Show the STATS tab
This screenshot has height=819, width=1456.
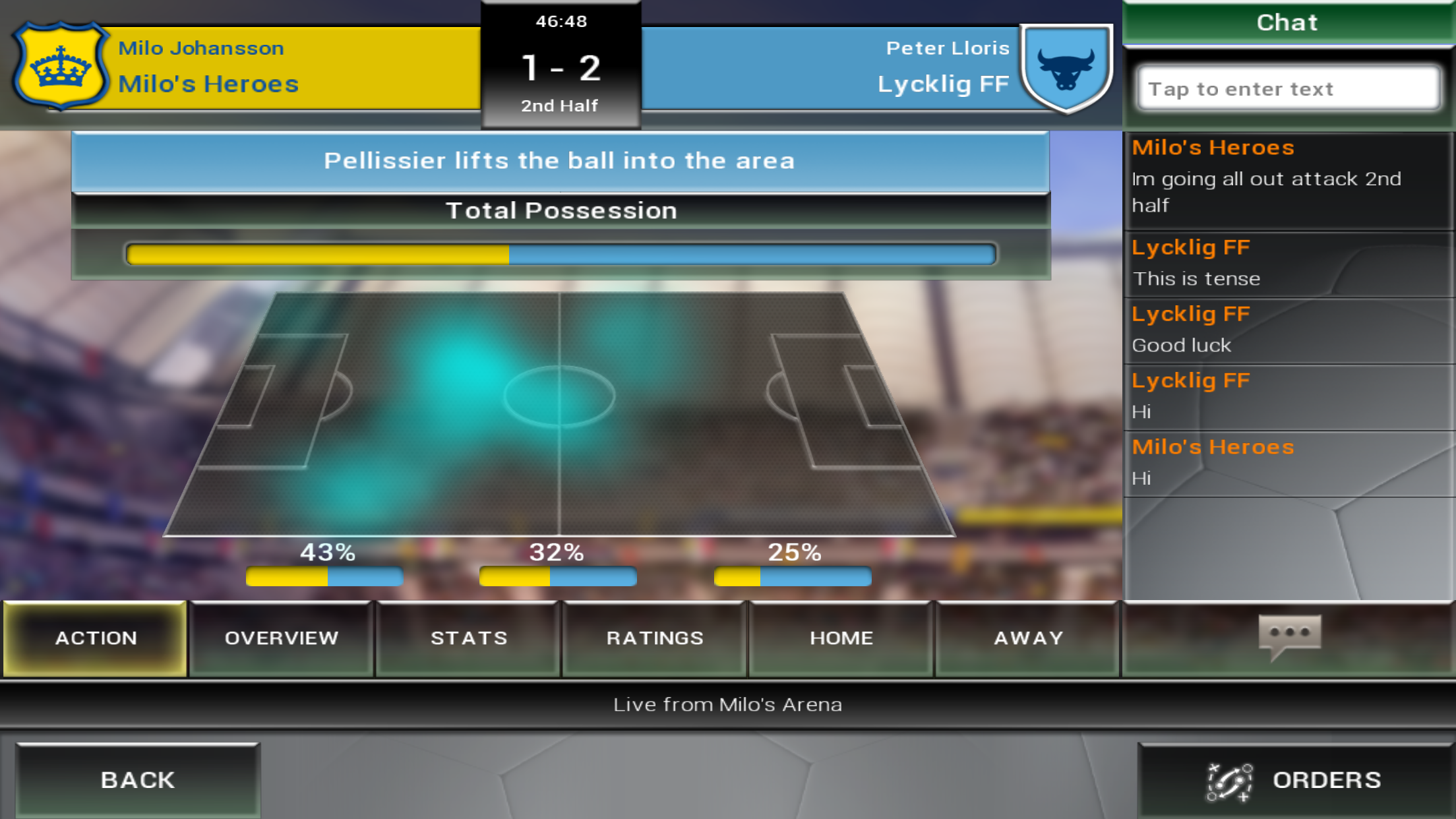click(468, 638)
